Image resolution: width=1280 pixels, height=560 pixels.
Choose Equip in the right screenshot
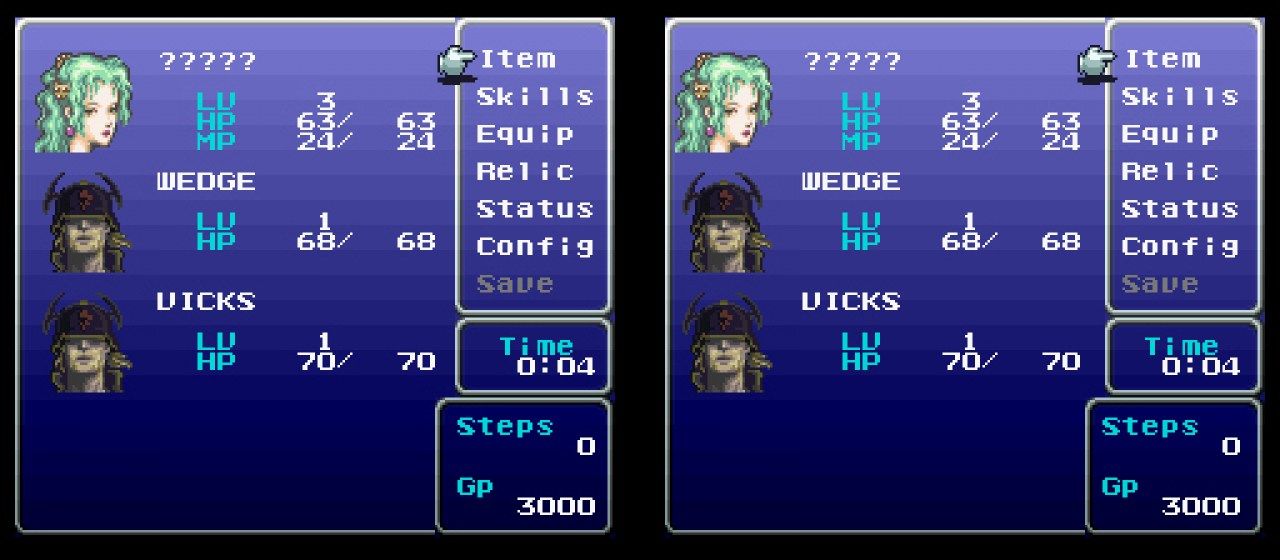pyautogui.click(x=1170, y=134)
